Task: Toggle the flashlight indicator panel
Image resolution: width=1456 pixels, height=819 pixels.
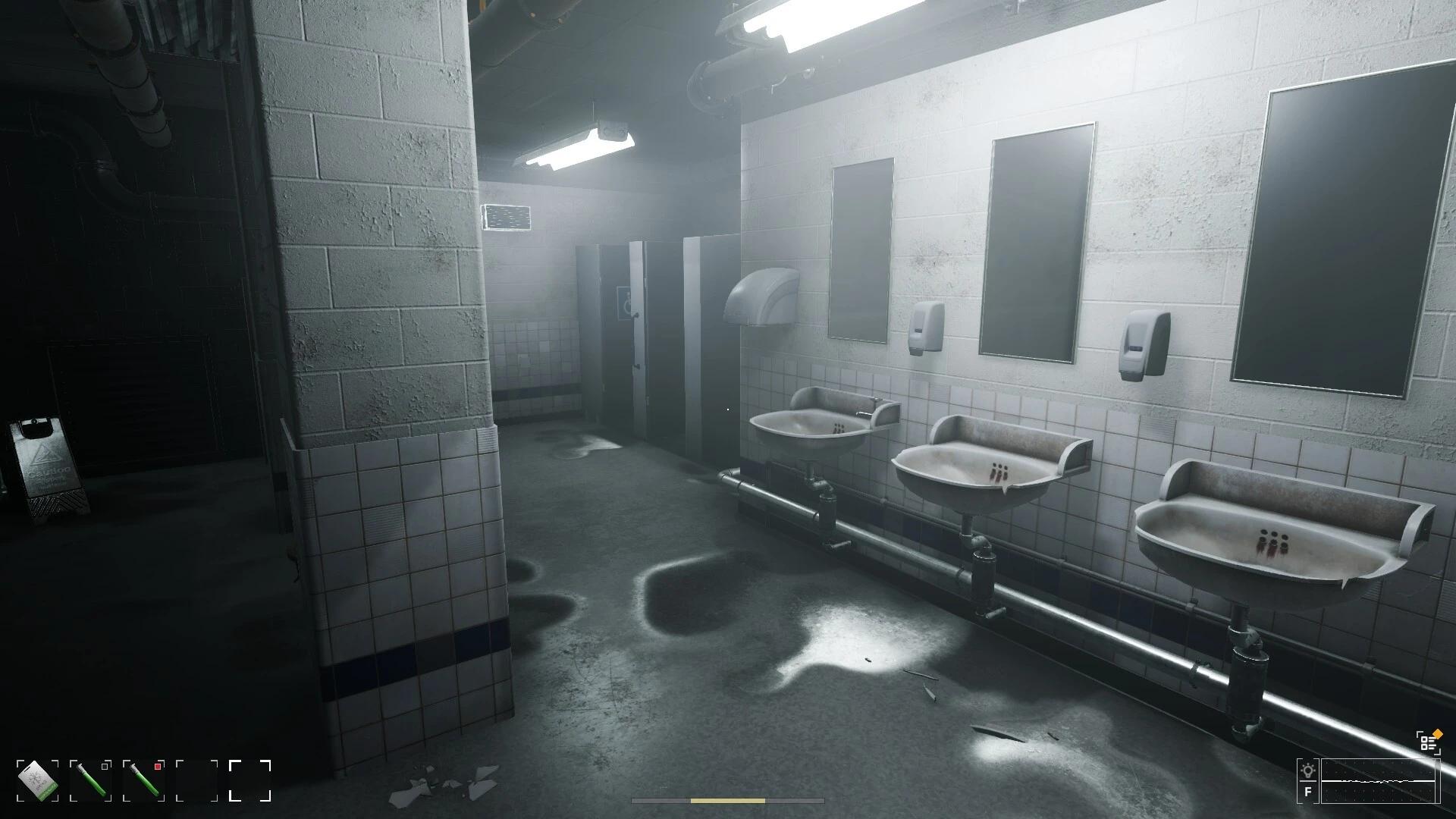Action: [x=1306, y=781]
